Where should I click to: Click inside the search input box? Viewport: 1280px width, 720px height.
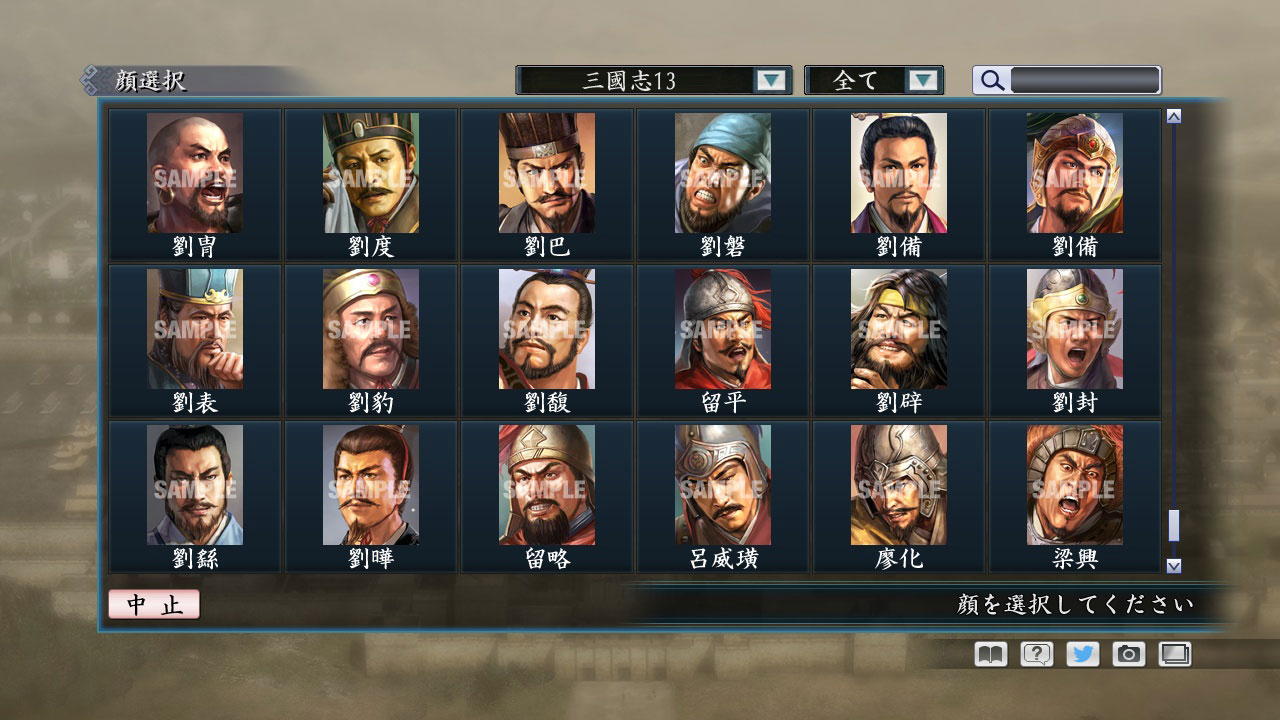pos(1085,79)
